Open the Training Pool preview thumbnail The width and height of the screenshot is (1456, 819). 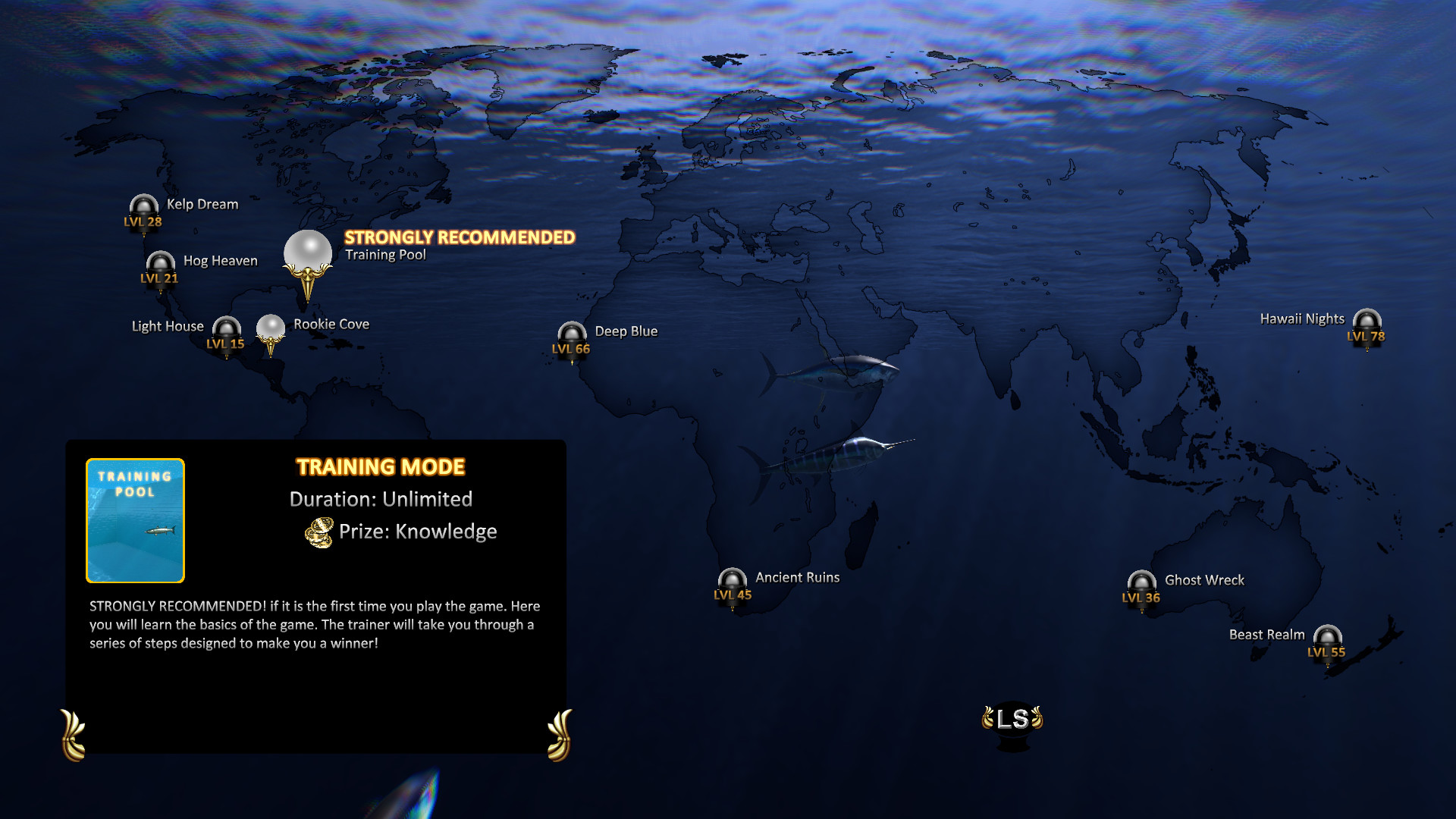pos(134,519)
